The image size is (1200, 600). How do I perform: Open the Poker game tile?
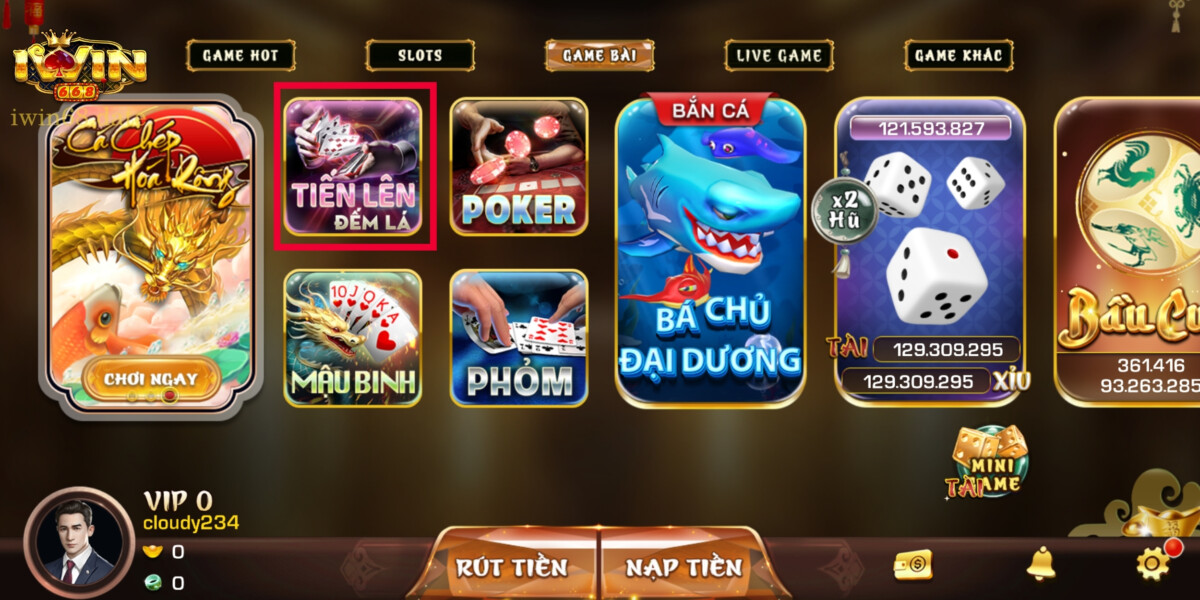(x=518, y=166)
